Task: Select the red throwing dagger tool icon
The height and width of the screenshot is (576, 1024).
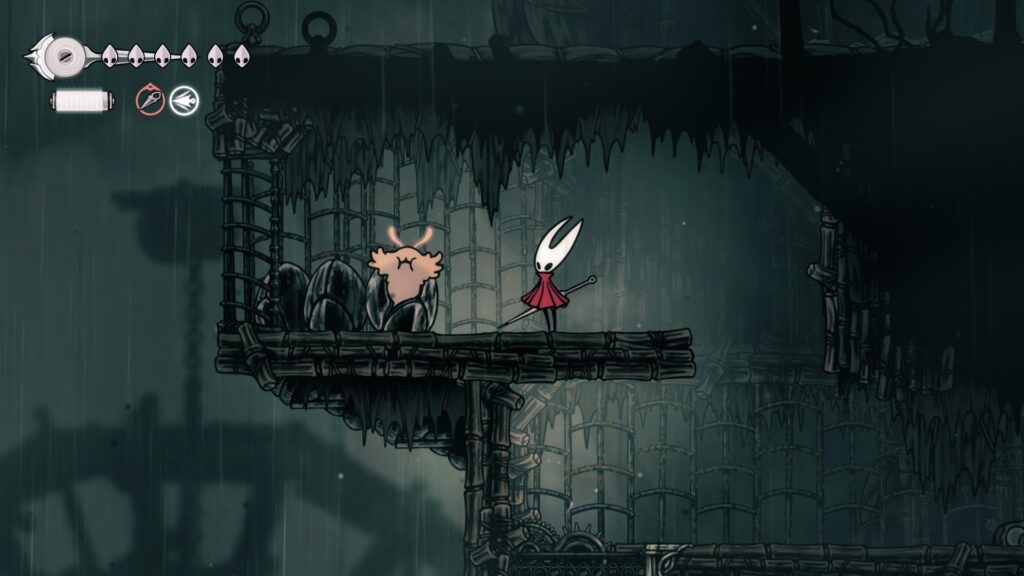Action: (x=150, y=100)
